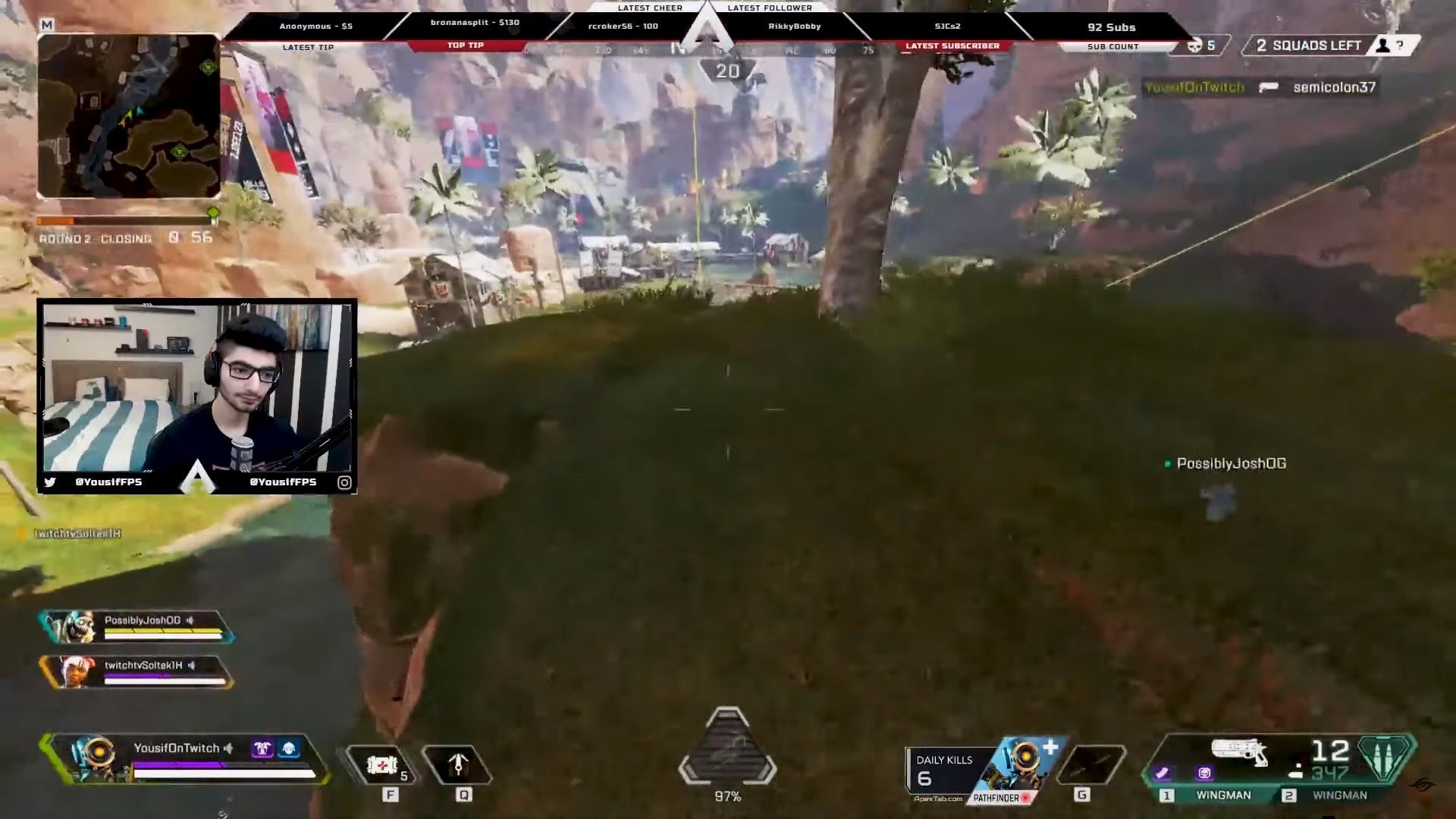1456x819 pixels.
Task: Switch to the TOP TIP section
Action: coord(466,45)
